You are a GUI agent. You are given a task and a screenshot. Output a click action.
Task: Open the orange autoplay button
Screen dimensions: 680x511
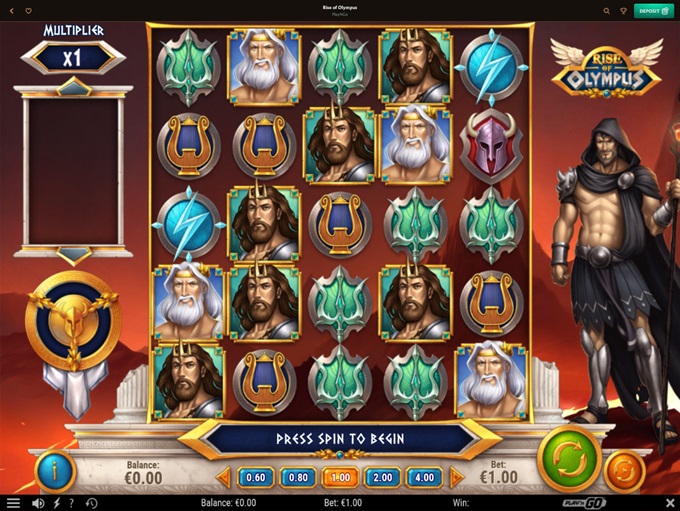(625, 470)
